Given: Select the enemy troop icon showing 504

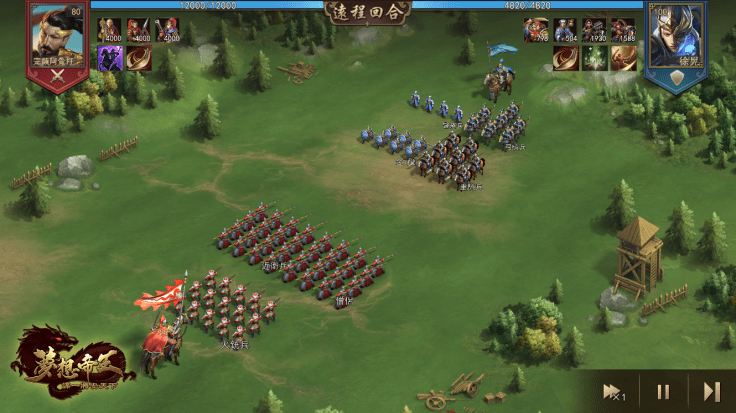Looking at the screenshot, I should click(x=566, y=30).
